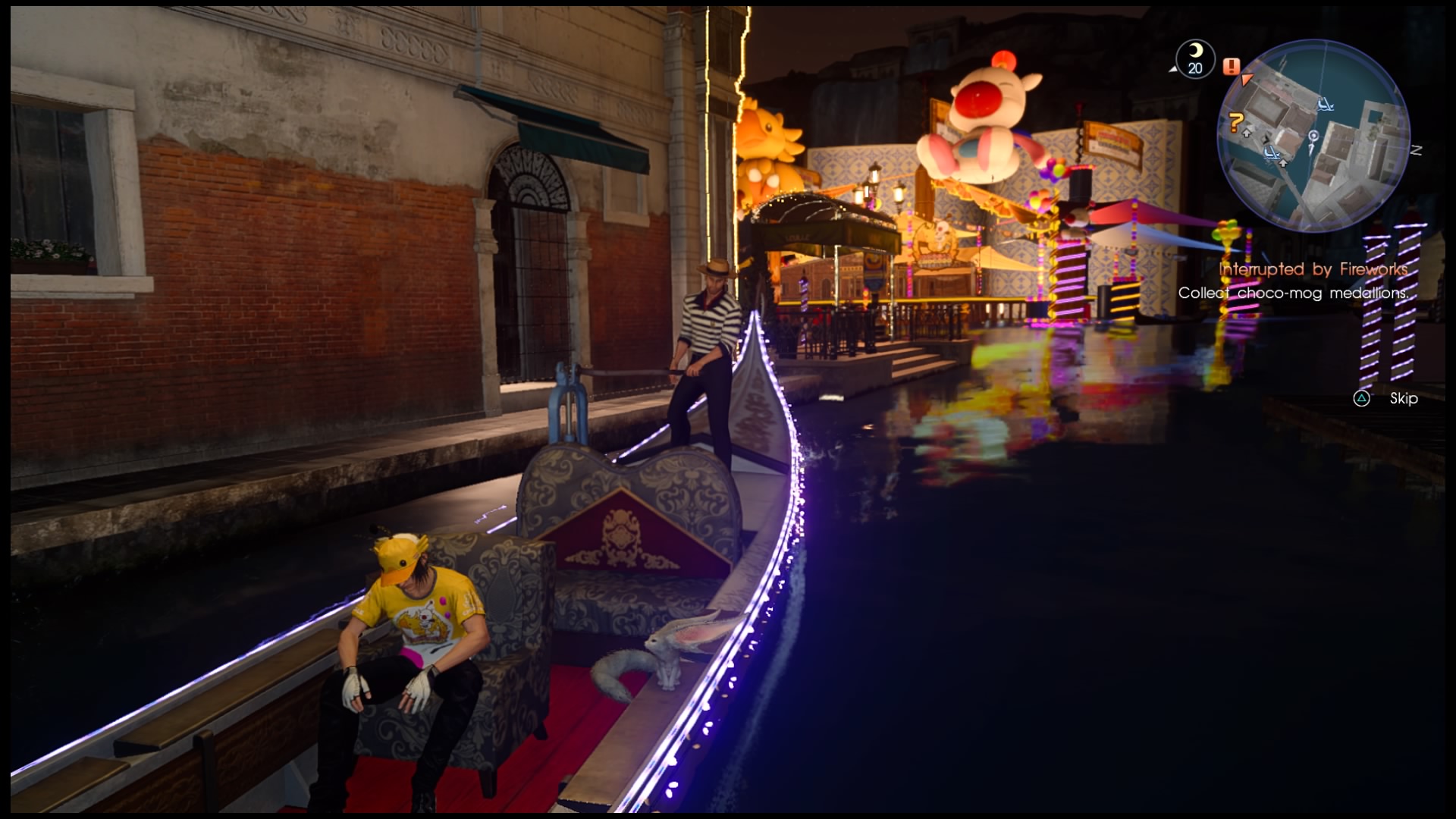The image size is (1456, 819).
Task: Select the orange exclamation quest alert icon
Action: tap(1231, 67)
